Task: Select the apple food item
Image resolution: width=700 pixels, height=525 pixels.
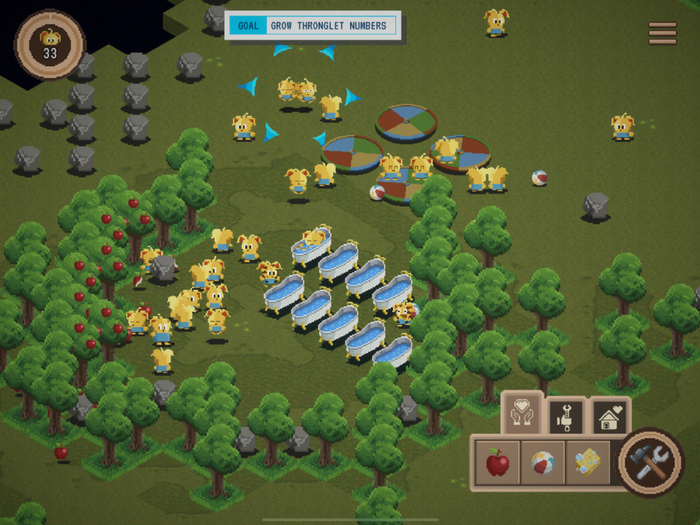Action: (x=497, y=463)
